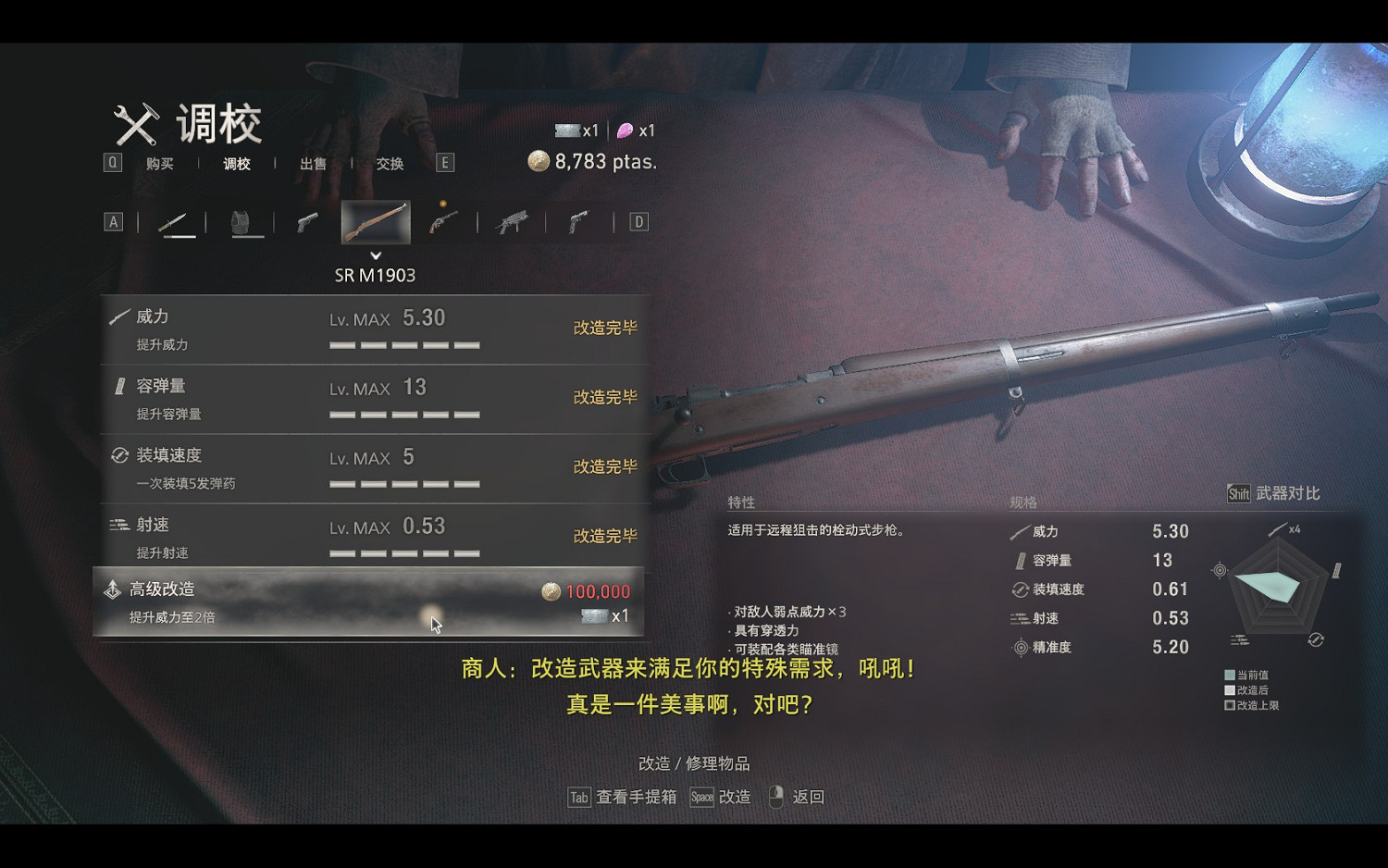Select the rightmost handgun icon
This screenshot has height=868, width=1388.
click(578, 222)
